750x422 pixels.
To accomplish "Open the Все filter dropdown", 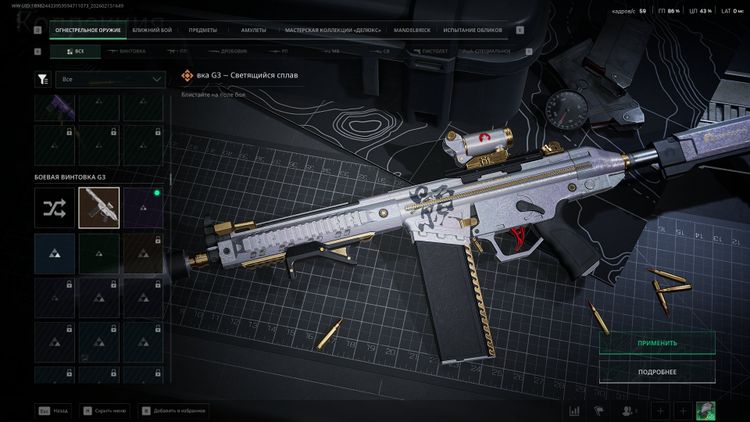I will [x=111, y=78].
